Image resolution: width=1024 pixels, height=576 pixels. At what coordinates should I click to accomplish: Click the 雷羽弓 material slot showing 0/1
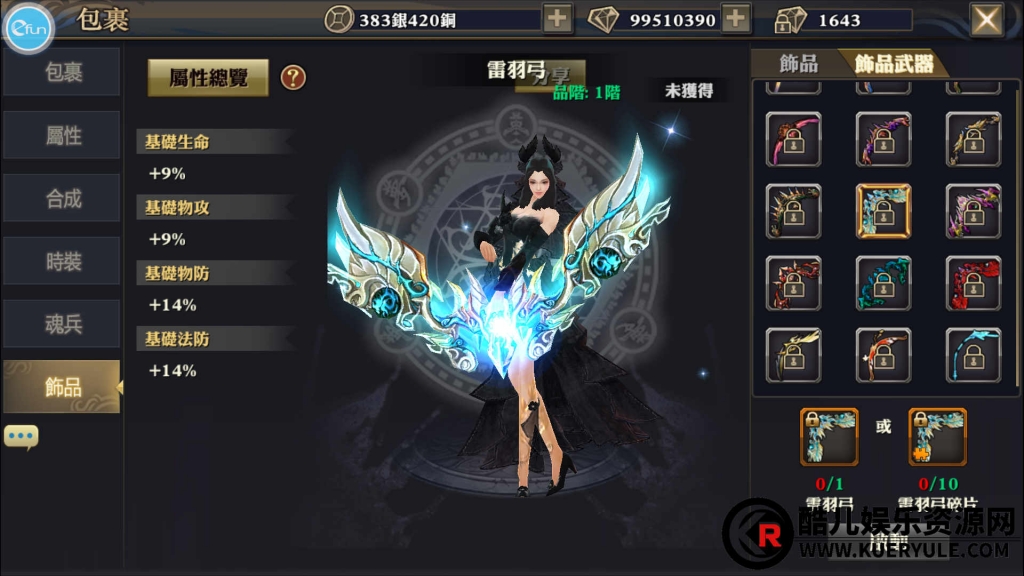(829, 436)
